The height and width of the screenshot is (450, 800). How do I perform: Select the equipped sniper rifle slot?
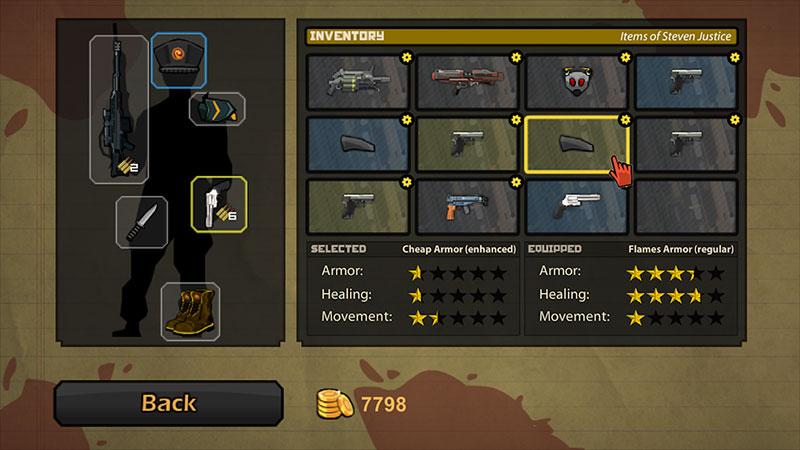pyautogui.click(x=119, y=110)
